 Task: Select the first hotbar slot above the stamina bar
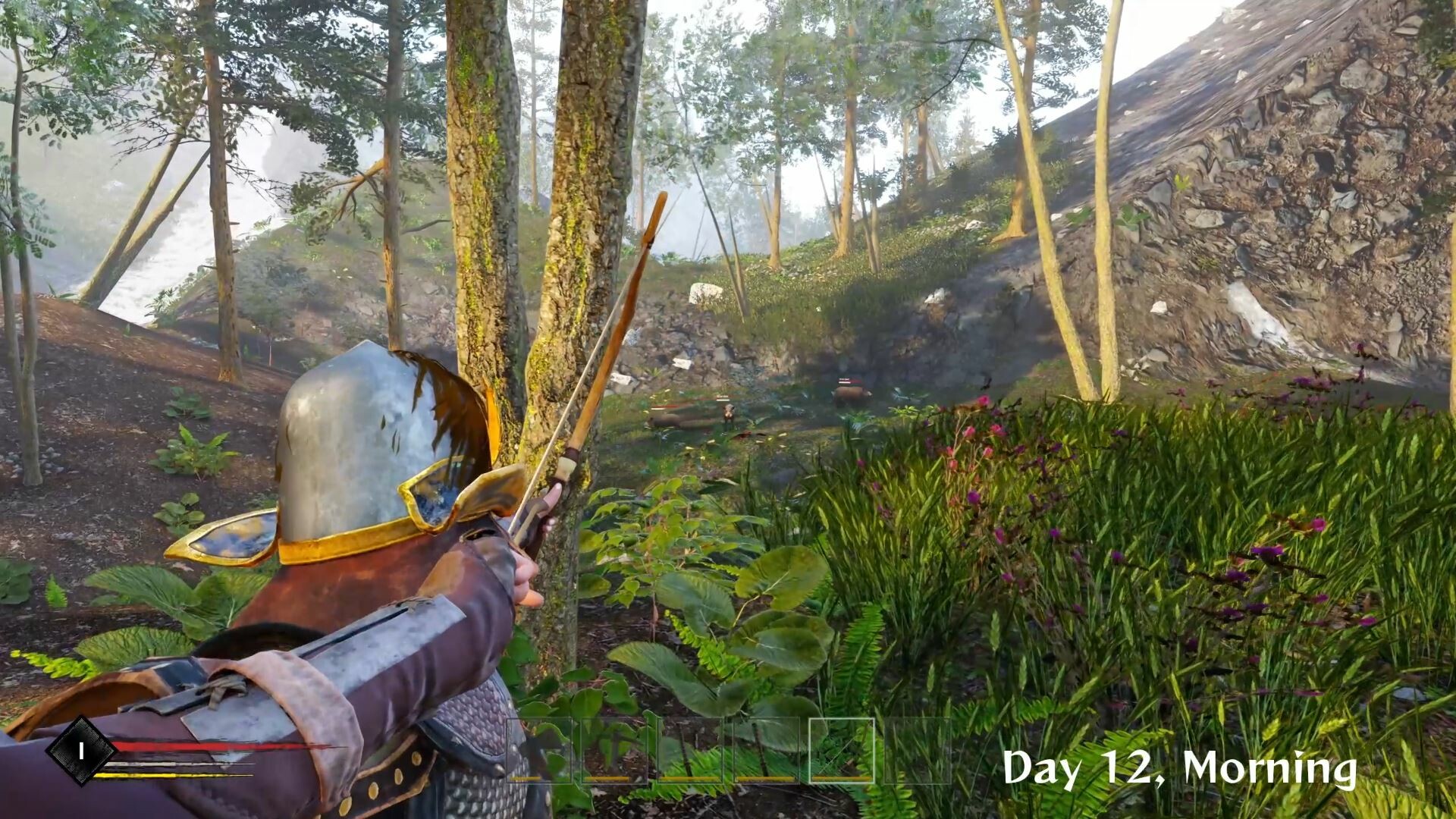538,751
